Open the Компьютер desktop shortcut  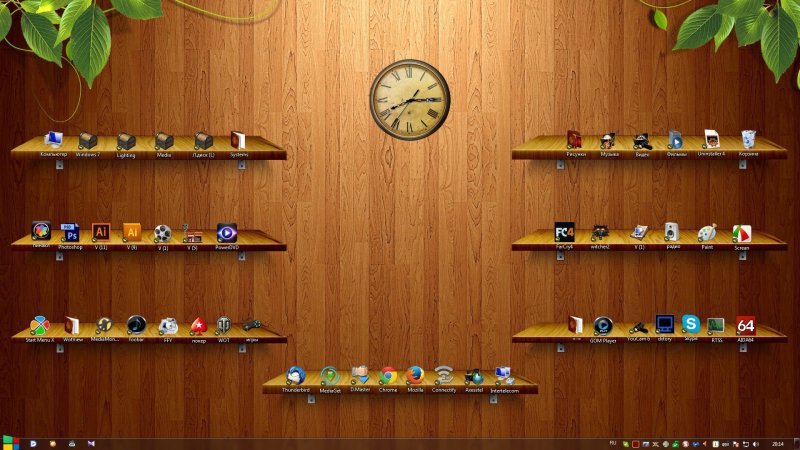coord(54,140)
